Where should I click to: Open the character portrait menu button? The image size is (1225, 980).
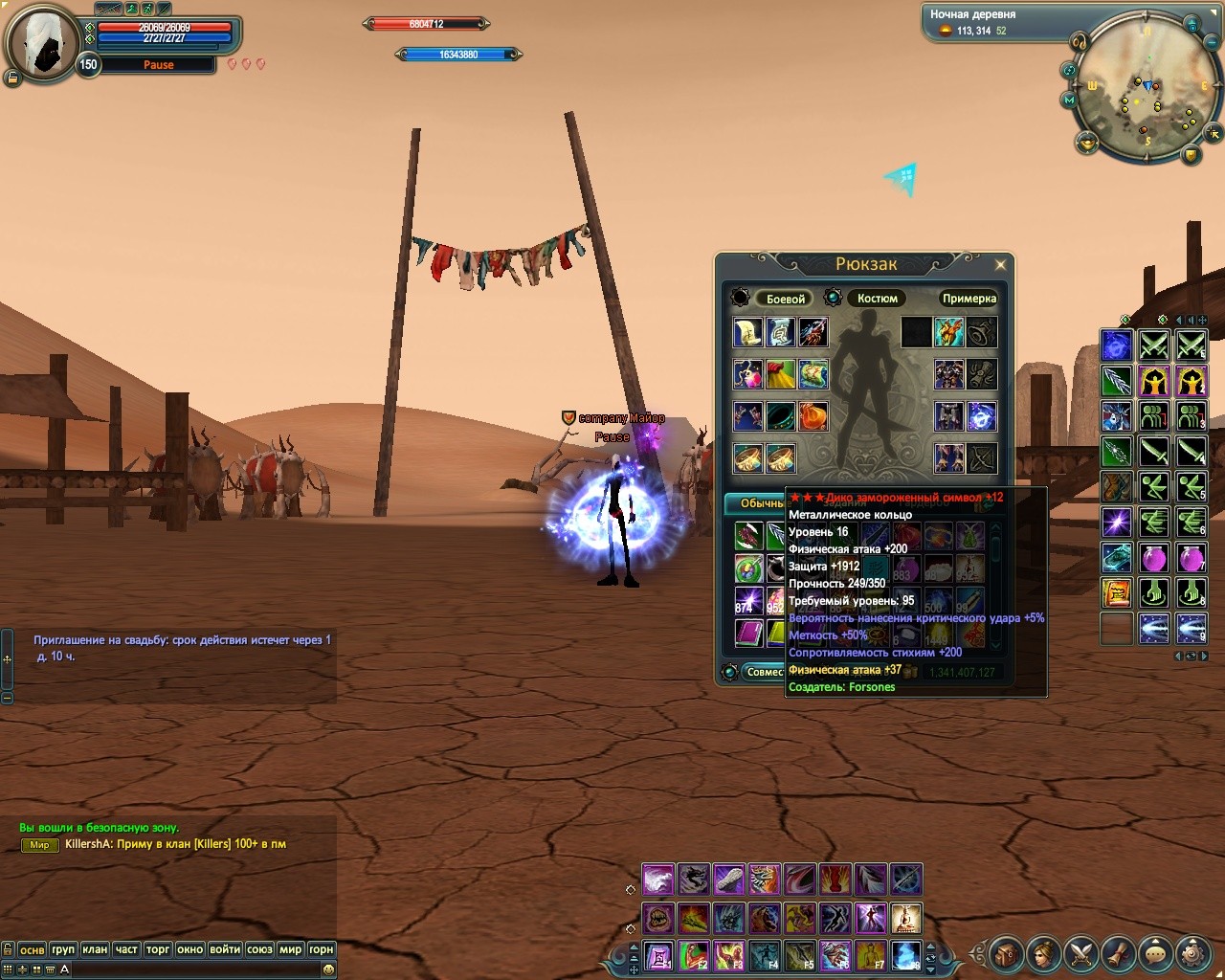coord(1043,953)
